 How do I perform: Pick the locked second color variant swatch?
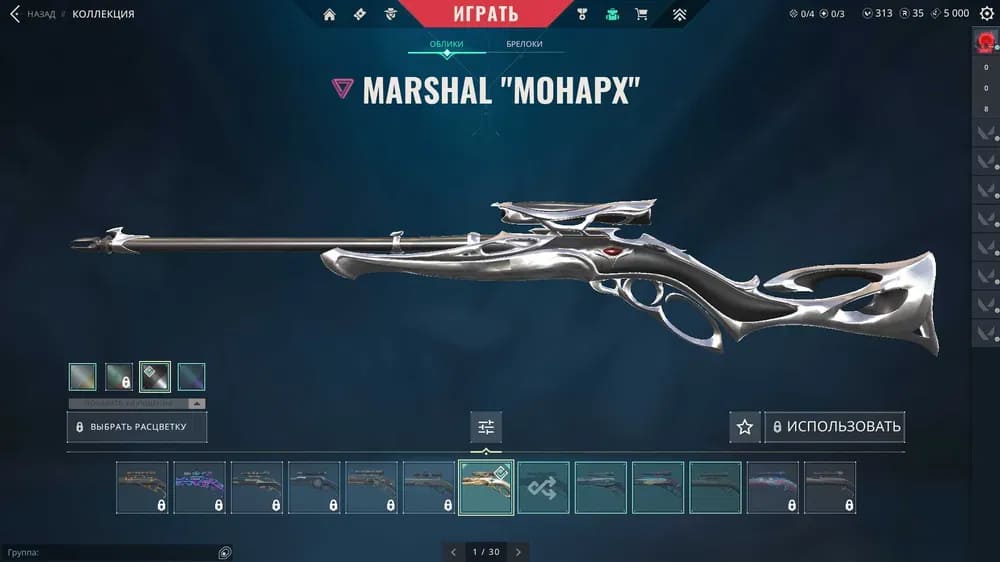[x=119, y=376]
